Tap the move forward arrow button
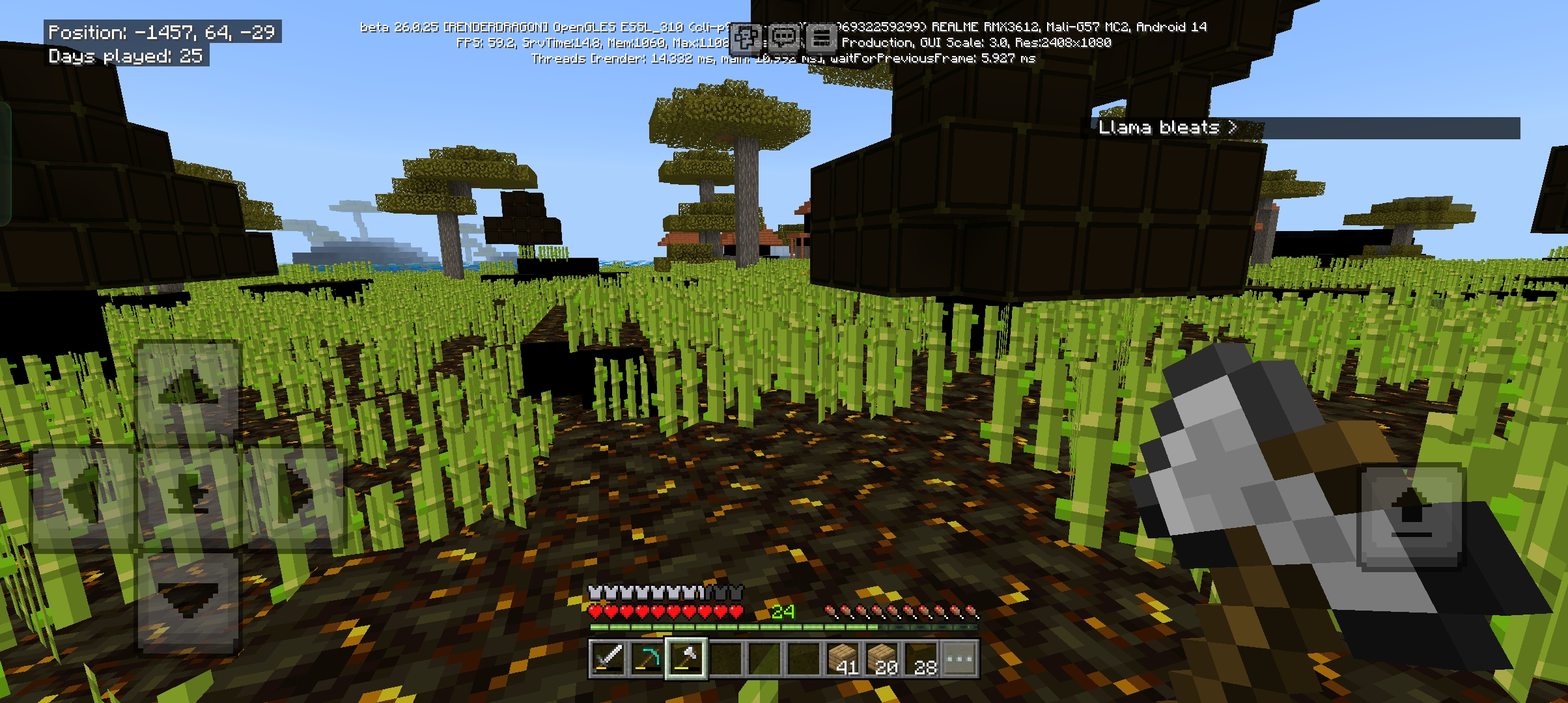Screen dimensions: 1568x703 pyautogui.click(x=188, y=393)
